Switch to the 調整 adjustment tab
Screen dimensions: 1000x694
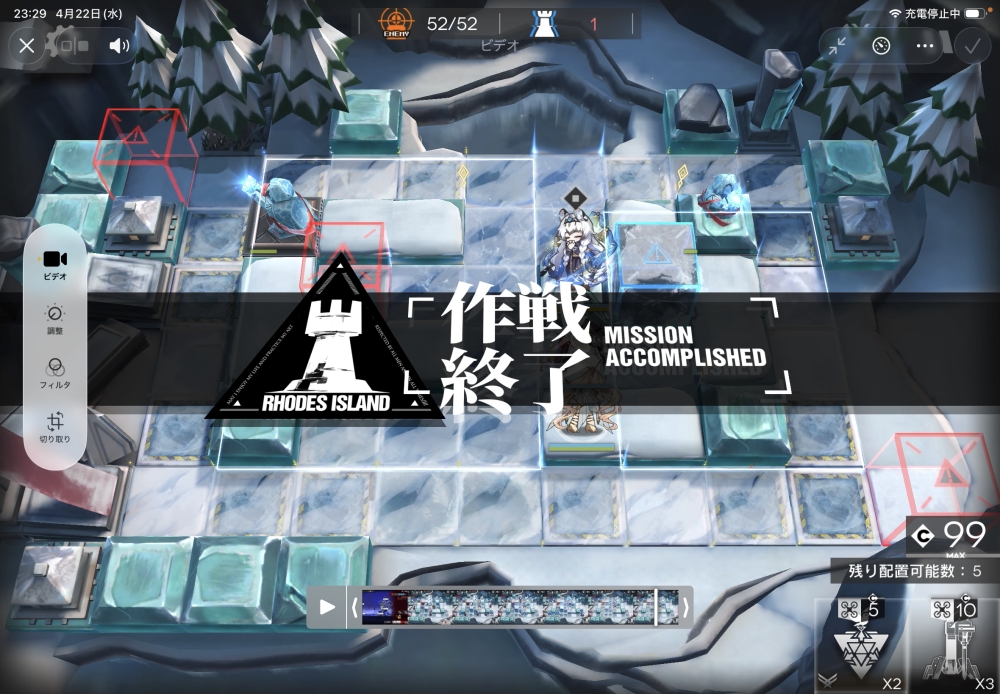55,318
